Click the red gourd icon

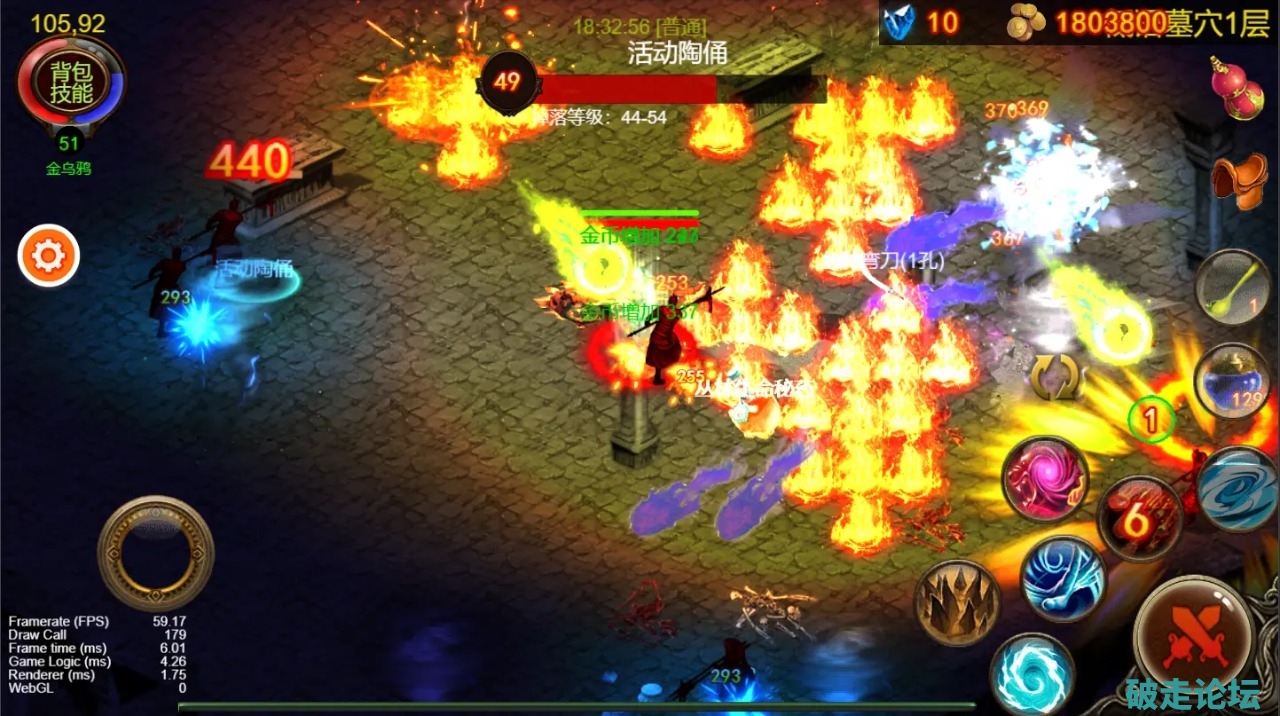[x=1239, y=88]
